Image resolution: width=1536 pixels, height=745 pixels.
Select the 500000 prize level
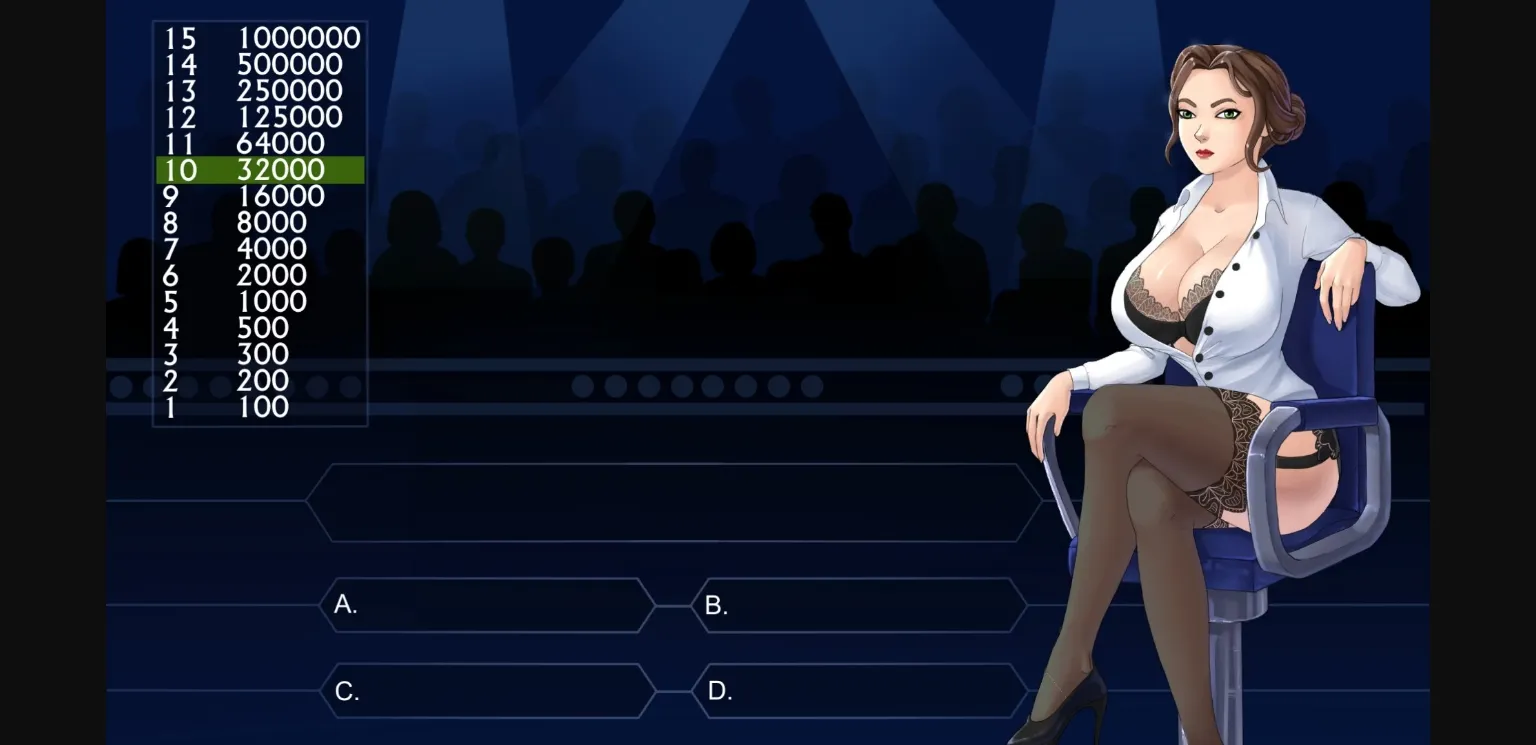[258, 64]
